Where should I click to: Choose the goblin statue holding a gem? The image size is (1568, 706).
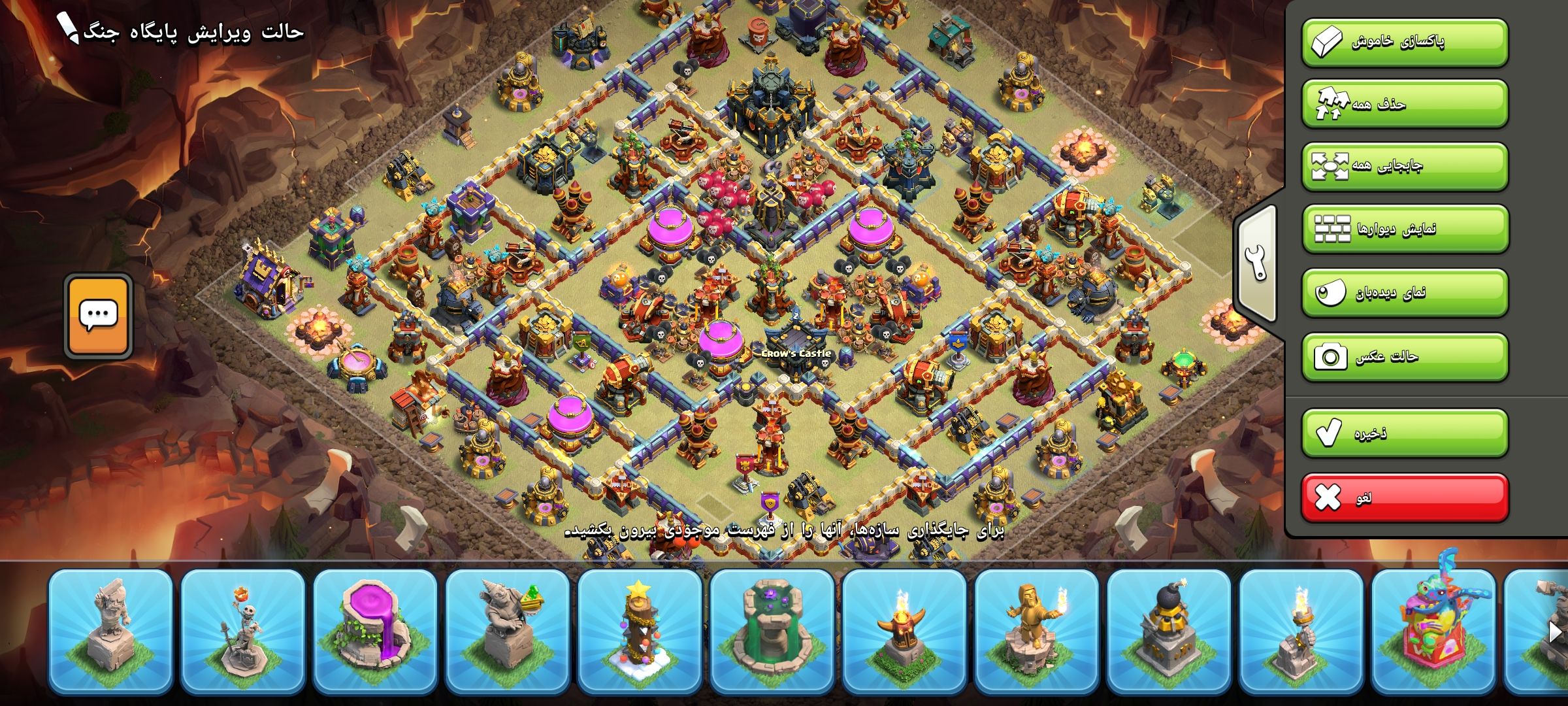pyautogui.click(x=508, y=631)
